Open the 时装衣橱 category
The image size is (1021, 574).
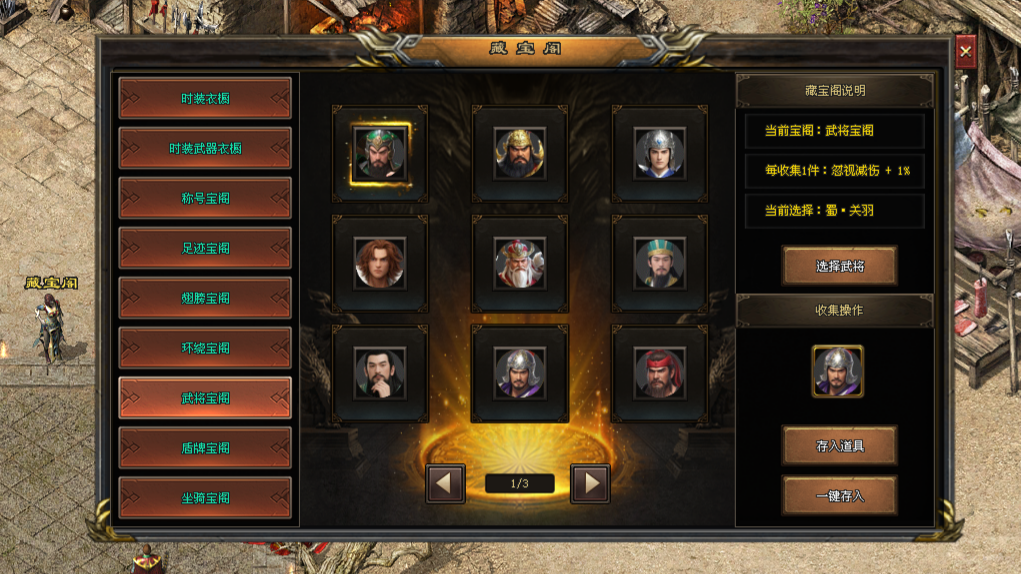205,98
